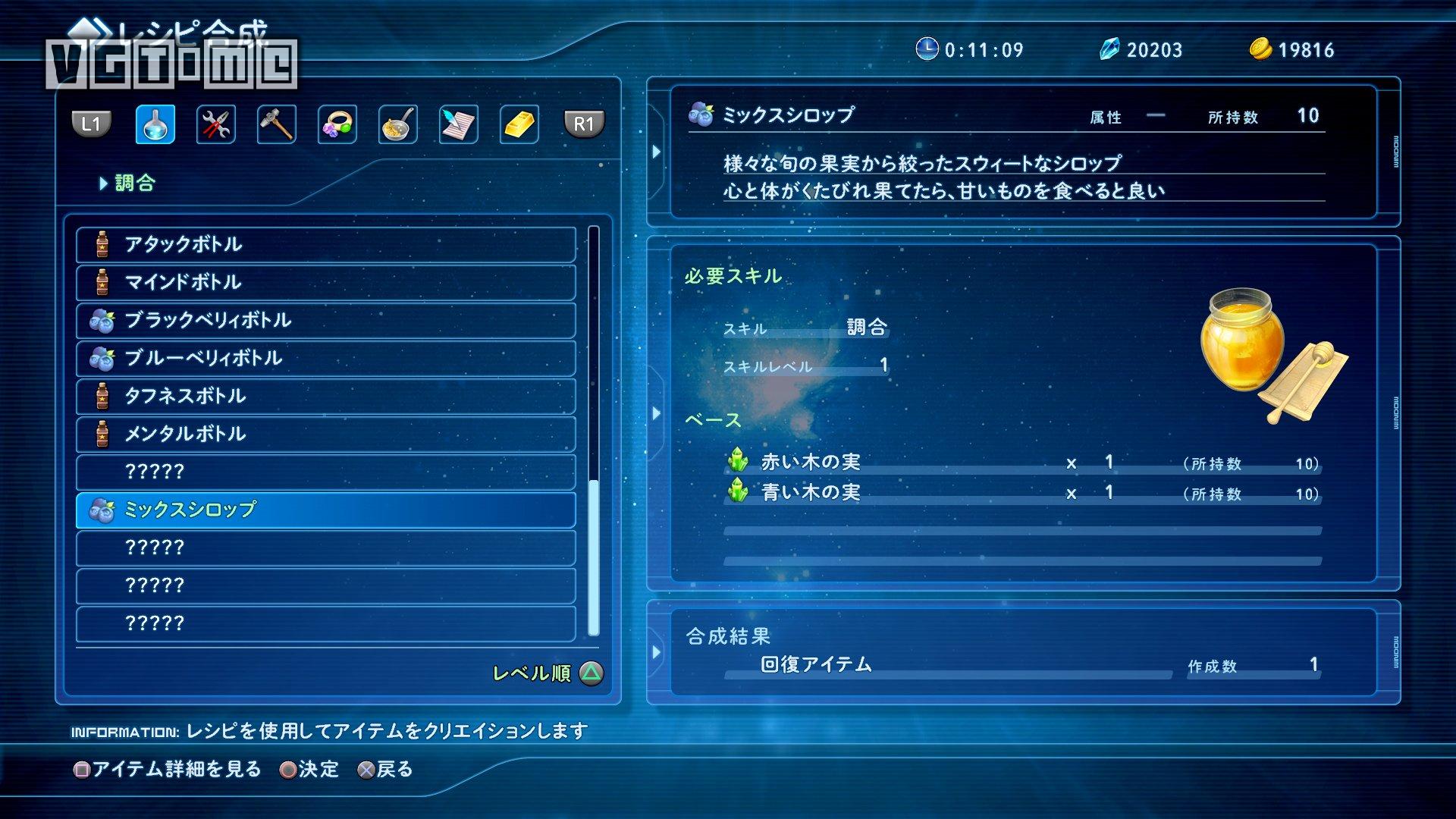The width and height of the screenshot is (1456, 819).
Task: Click the blue crystal currency icon showing 20203
Action: [x=1111, y=49]
